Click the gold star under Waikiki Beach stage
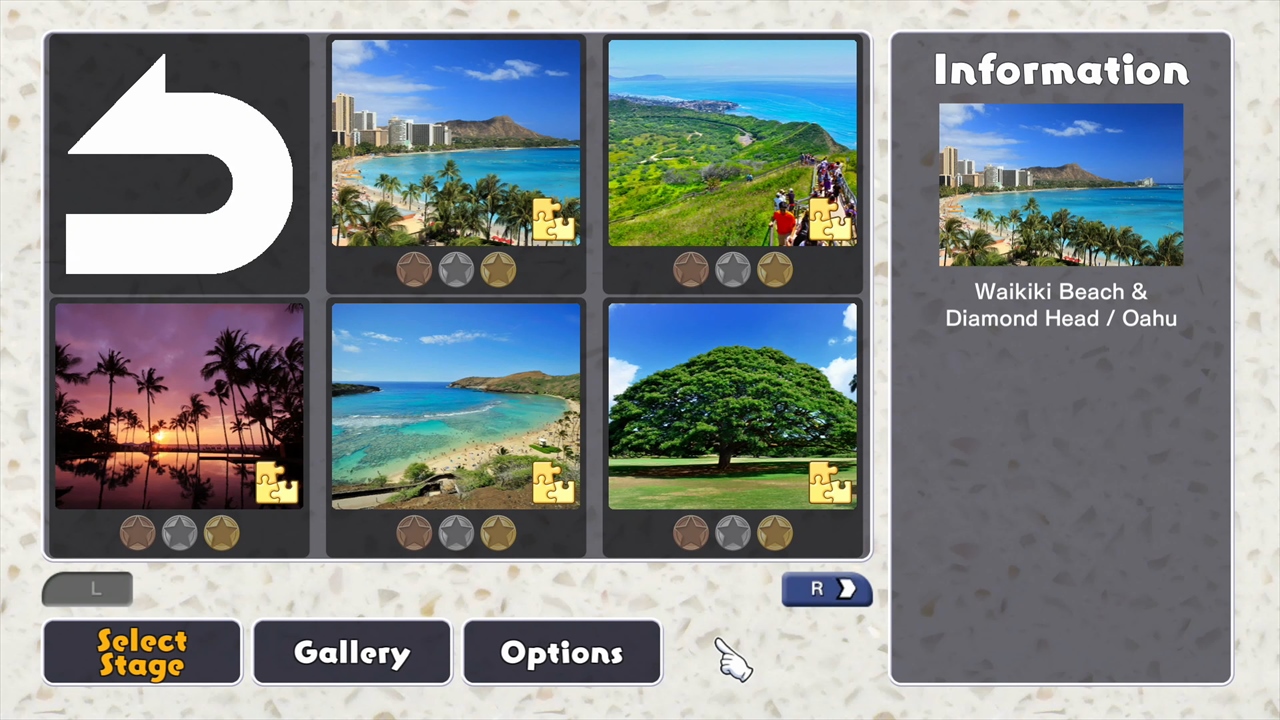This screenshot has width=1280, height=720. pyautogui.click(x=498, y=267)
